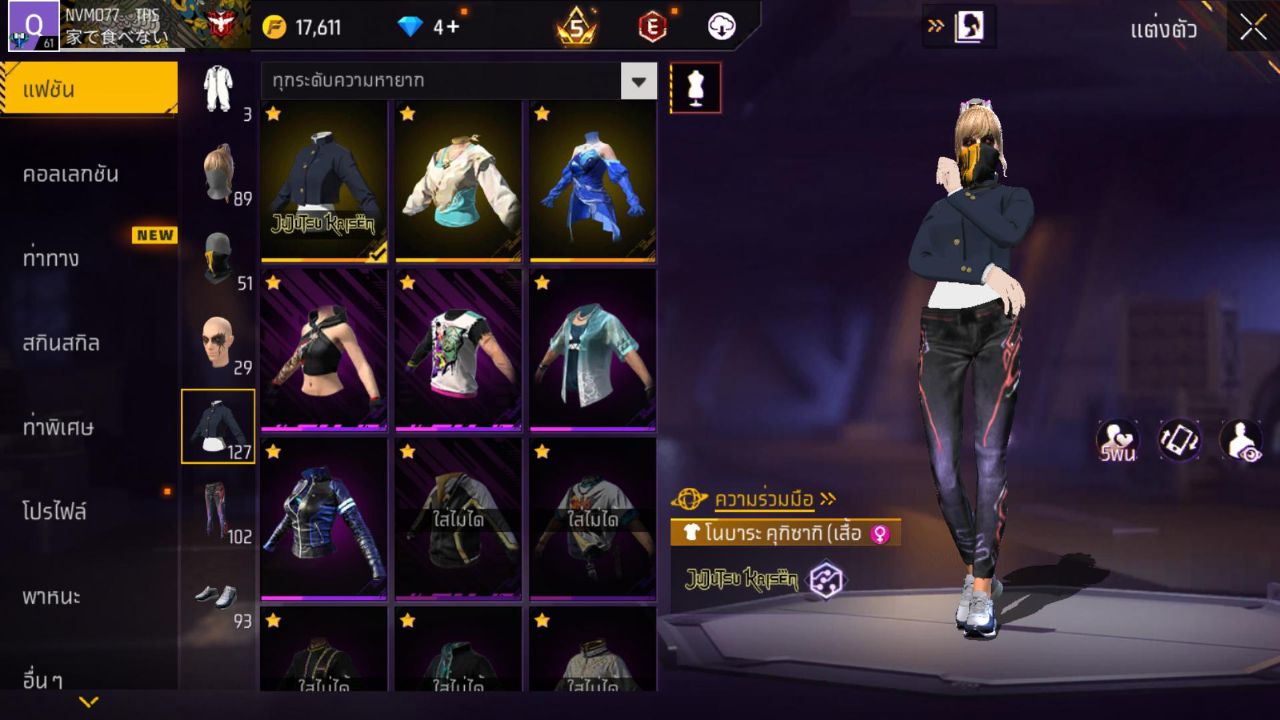Switch to the คอลเลกชัน tab
Screen dimensions: 1280x720
click(x=88, y=173)
